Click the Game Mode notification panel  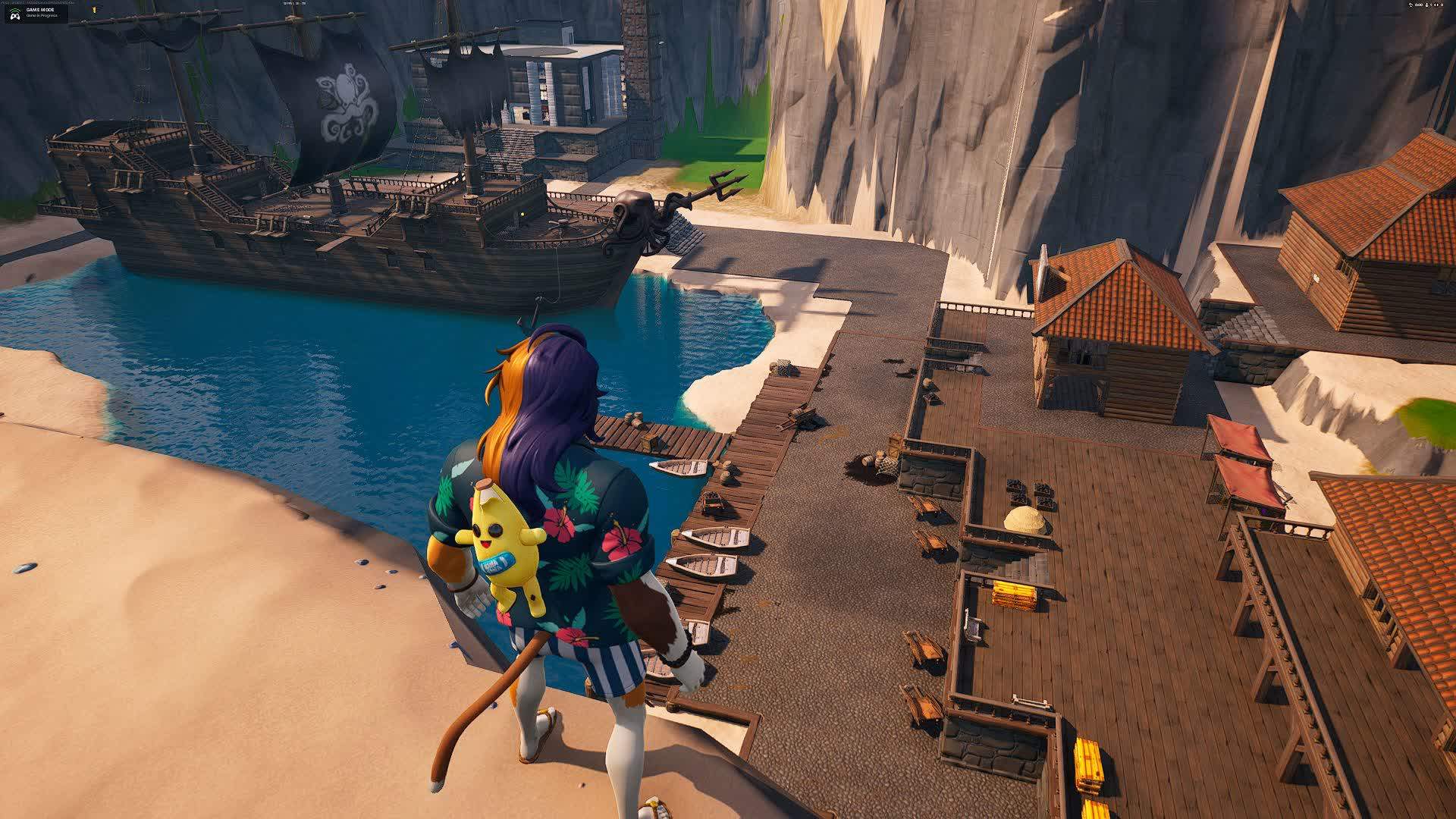[x=36, y=13]
